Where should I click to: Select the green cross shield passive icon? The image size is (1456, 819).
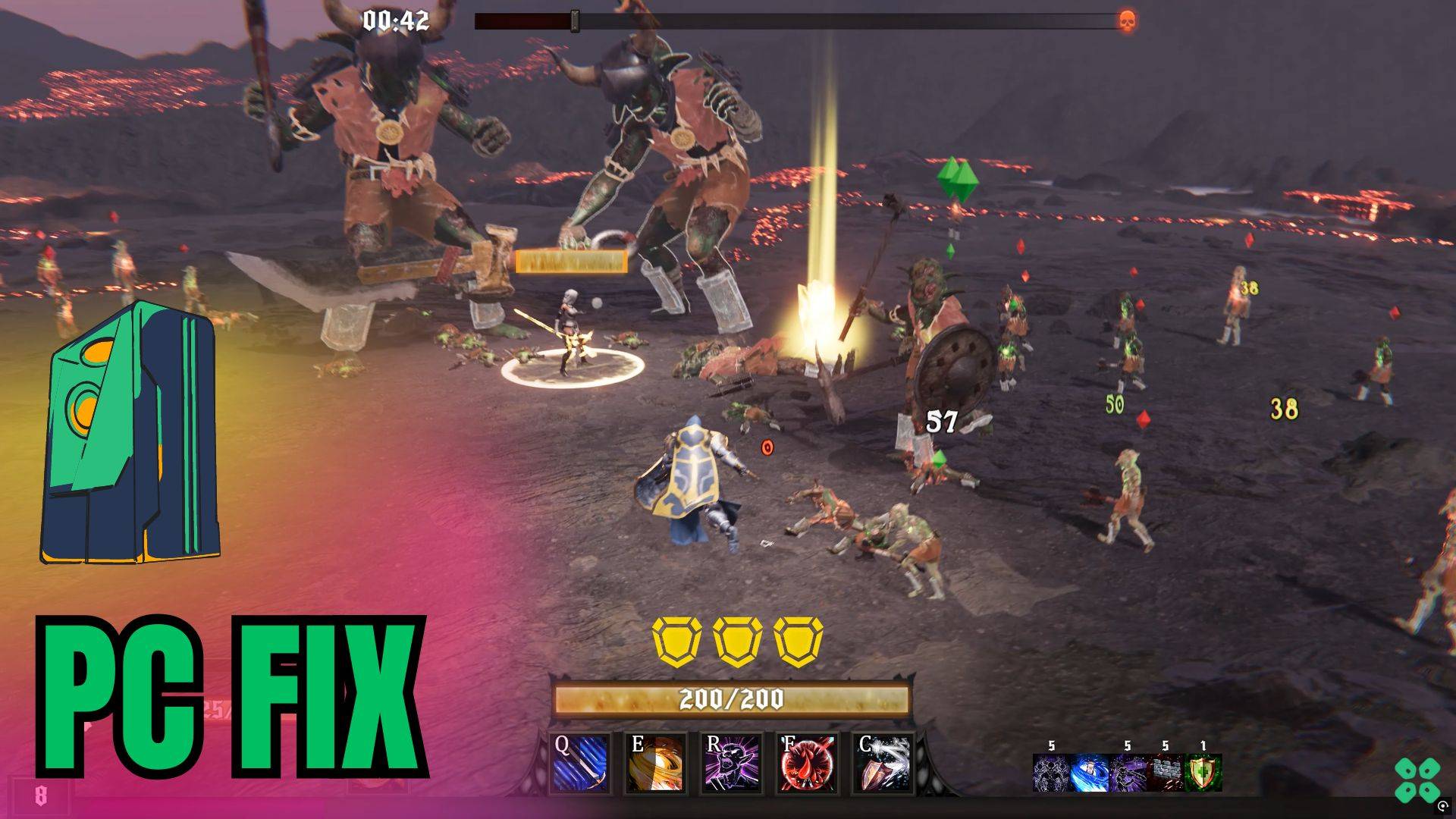tap(1203, 773)
